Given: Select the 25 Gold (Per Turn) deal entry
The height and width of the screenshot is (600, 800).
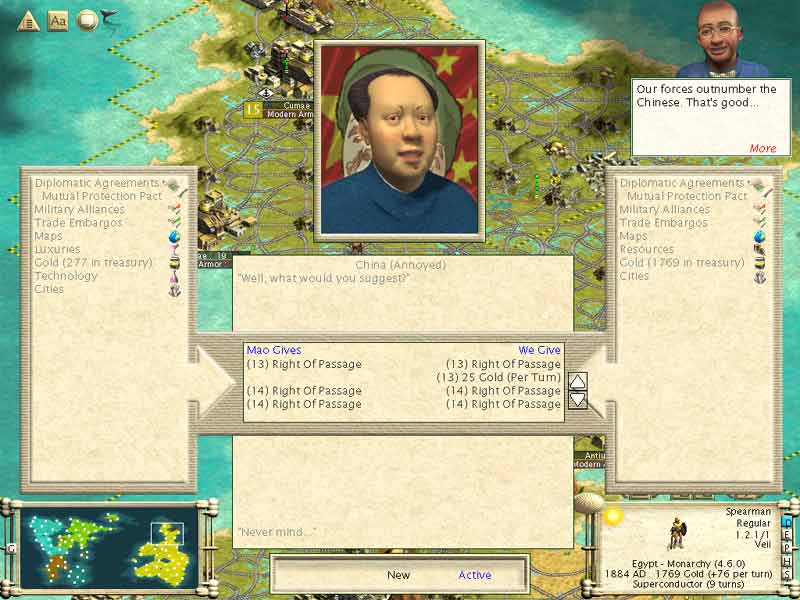Looking at the screenshot, I should 499,377.
